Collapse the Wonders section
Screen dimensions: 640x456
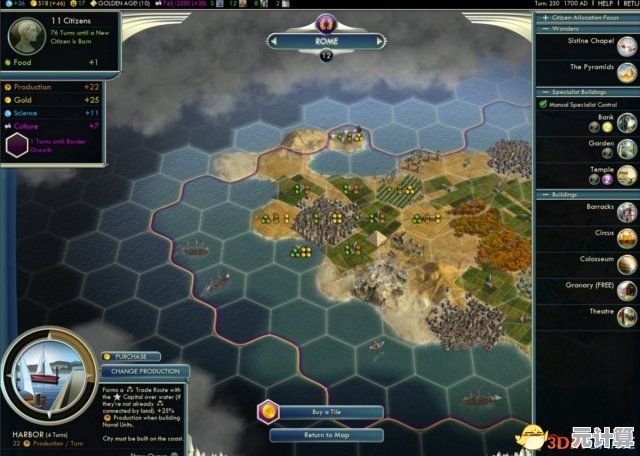586,30
